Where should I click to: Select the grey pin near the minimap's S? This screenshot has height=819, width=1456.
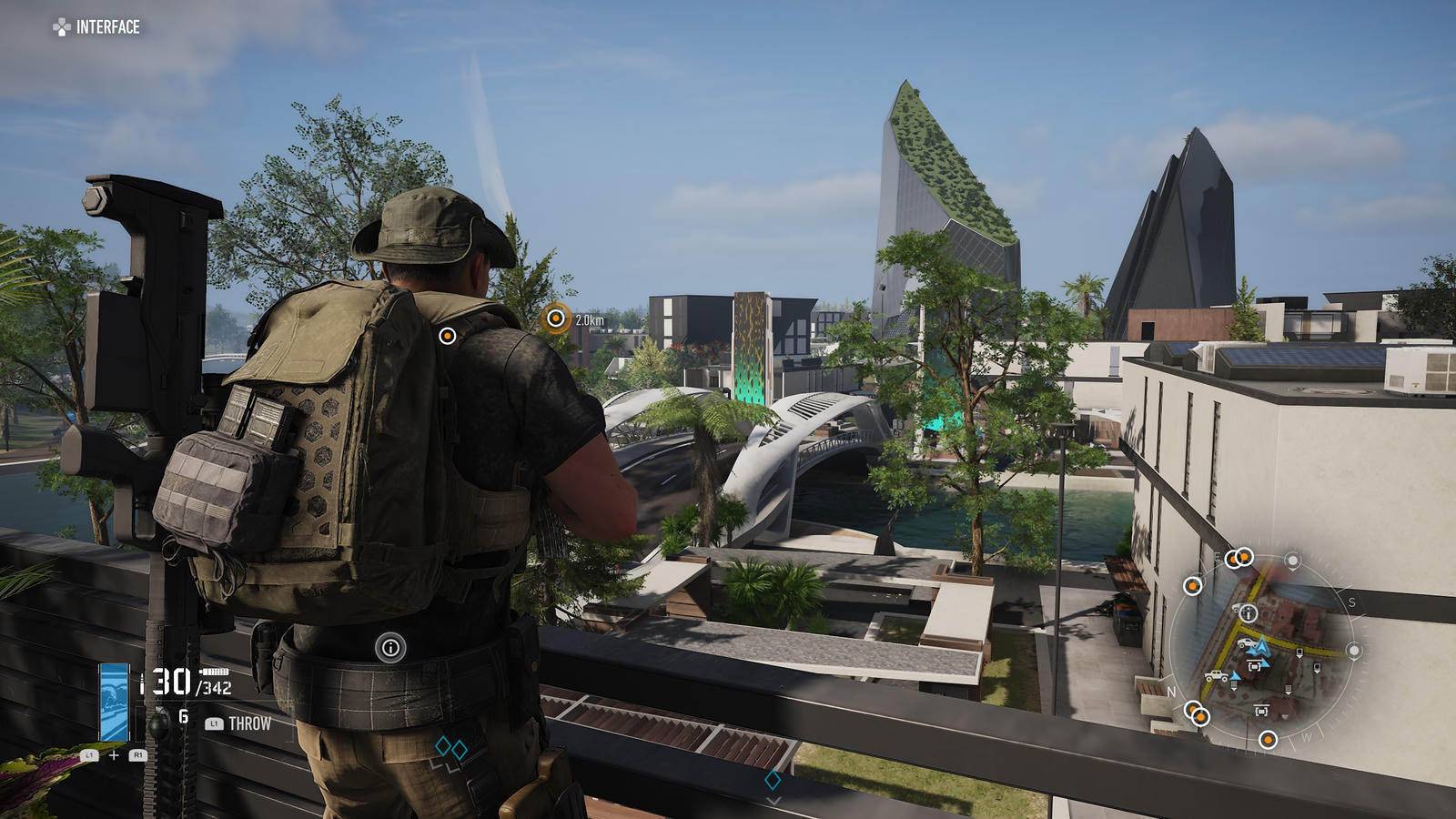[1354, 650]
